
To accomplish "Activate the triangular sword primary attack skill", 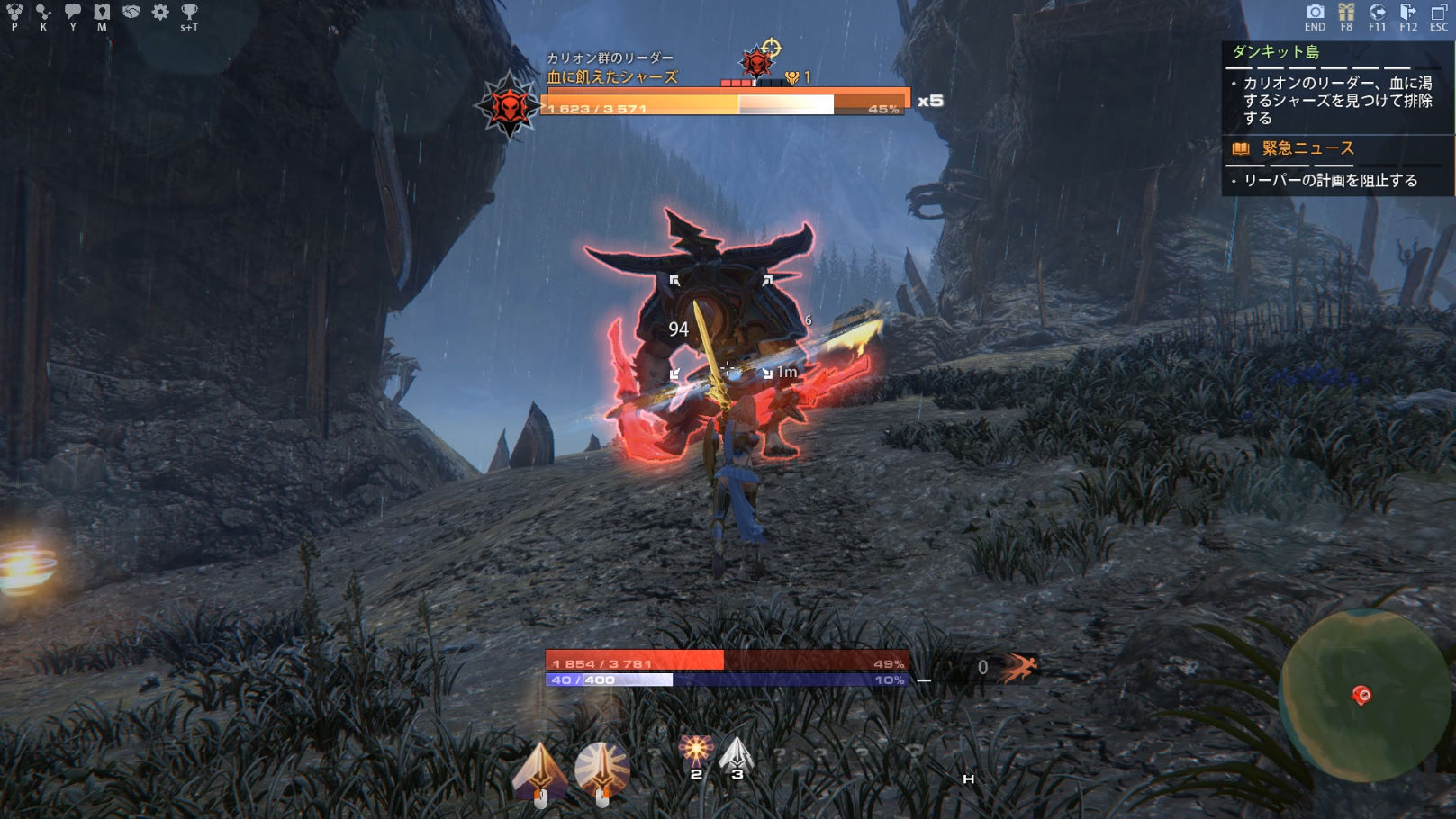I will [539, 770].
